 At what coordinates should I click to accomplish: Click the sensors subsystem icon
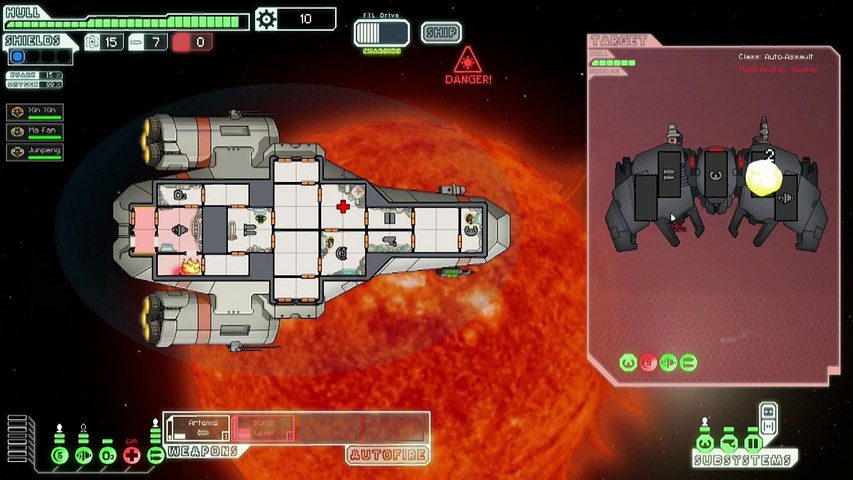pos(729,443)
